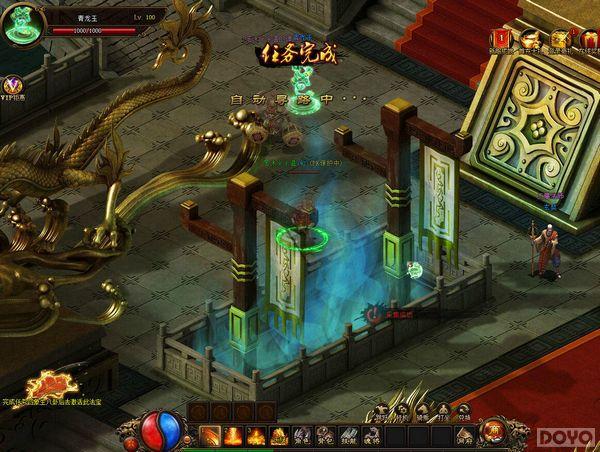600x452 pixels.
Task: Click the round red button with gold character
Action: tap(494, 430)
